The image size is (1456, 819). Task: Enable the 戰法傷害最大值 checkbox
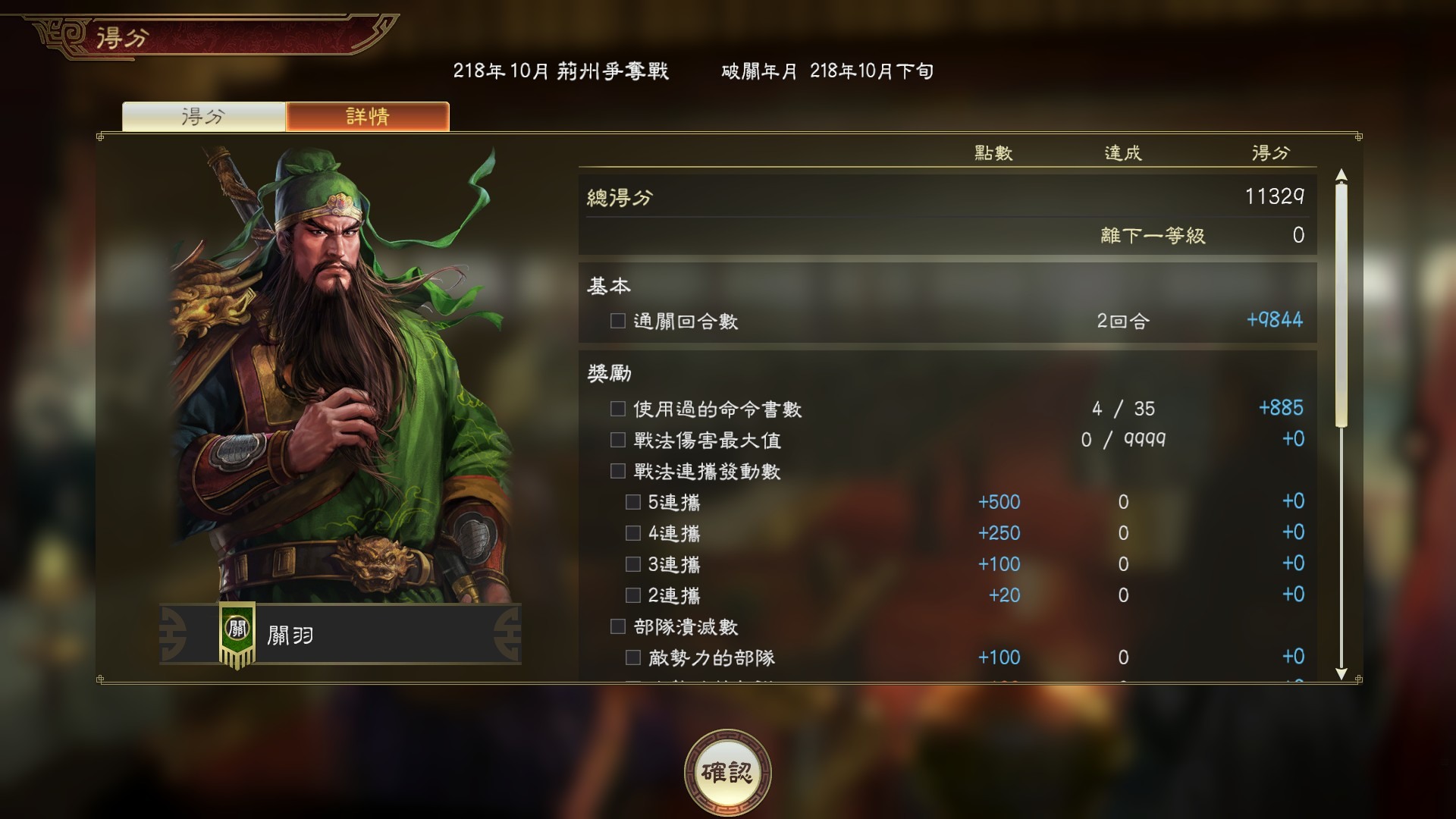(x=617, y=439)
